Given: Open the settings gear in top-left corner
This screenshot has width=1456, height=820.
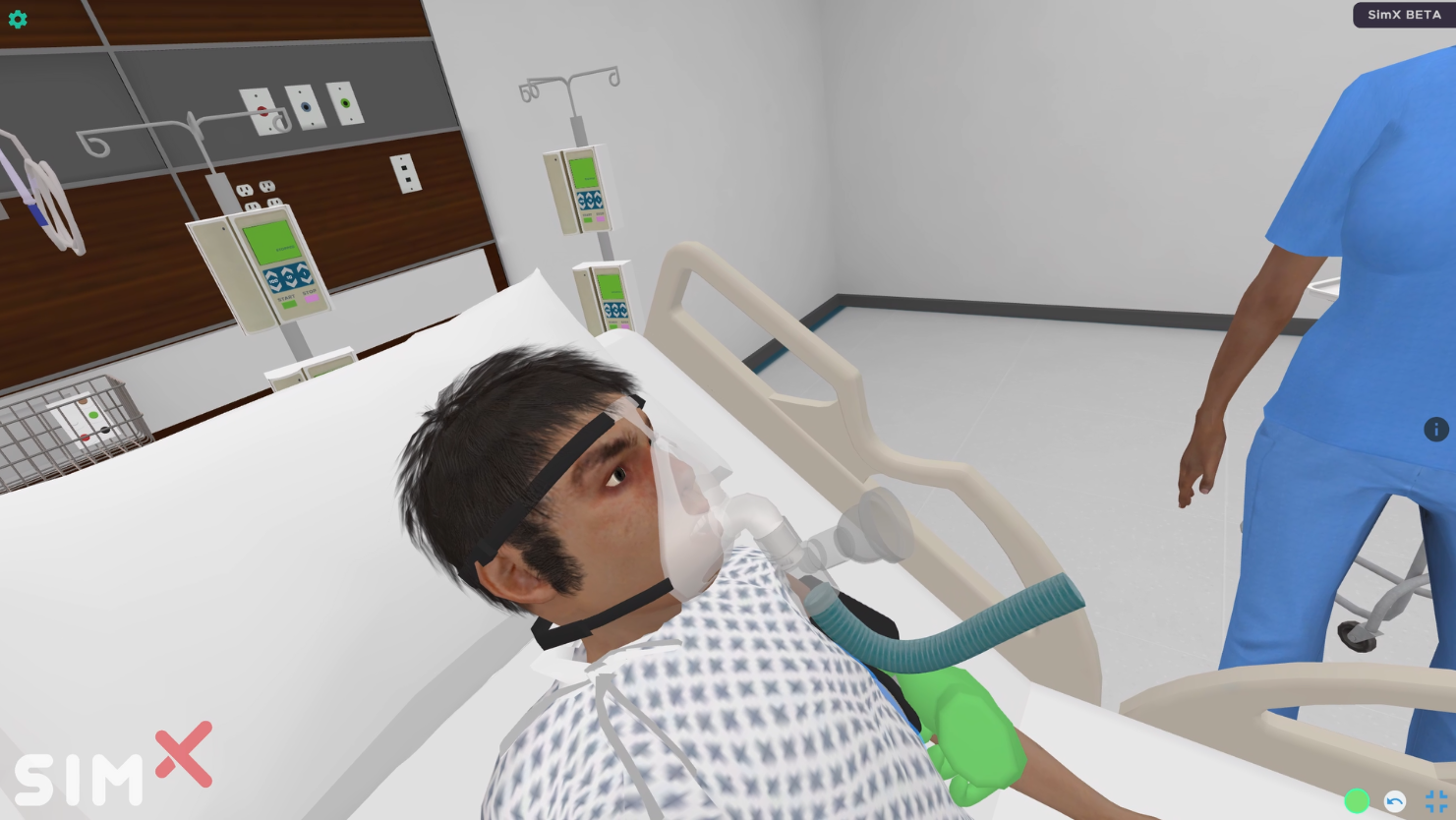Looking at the screenshot, I should pos(18,19).
